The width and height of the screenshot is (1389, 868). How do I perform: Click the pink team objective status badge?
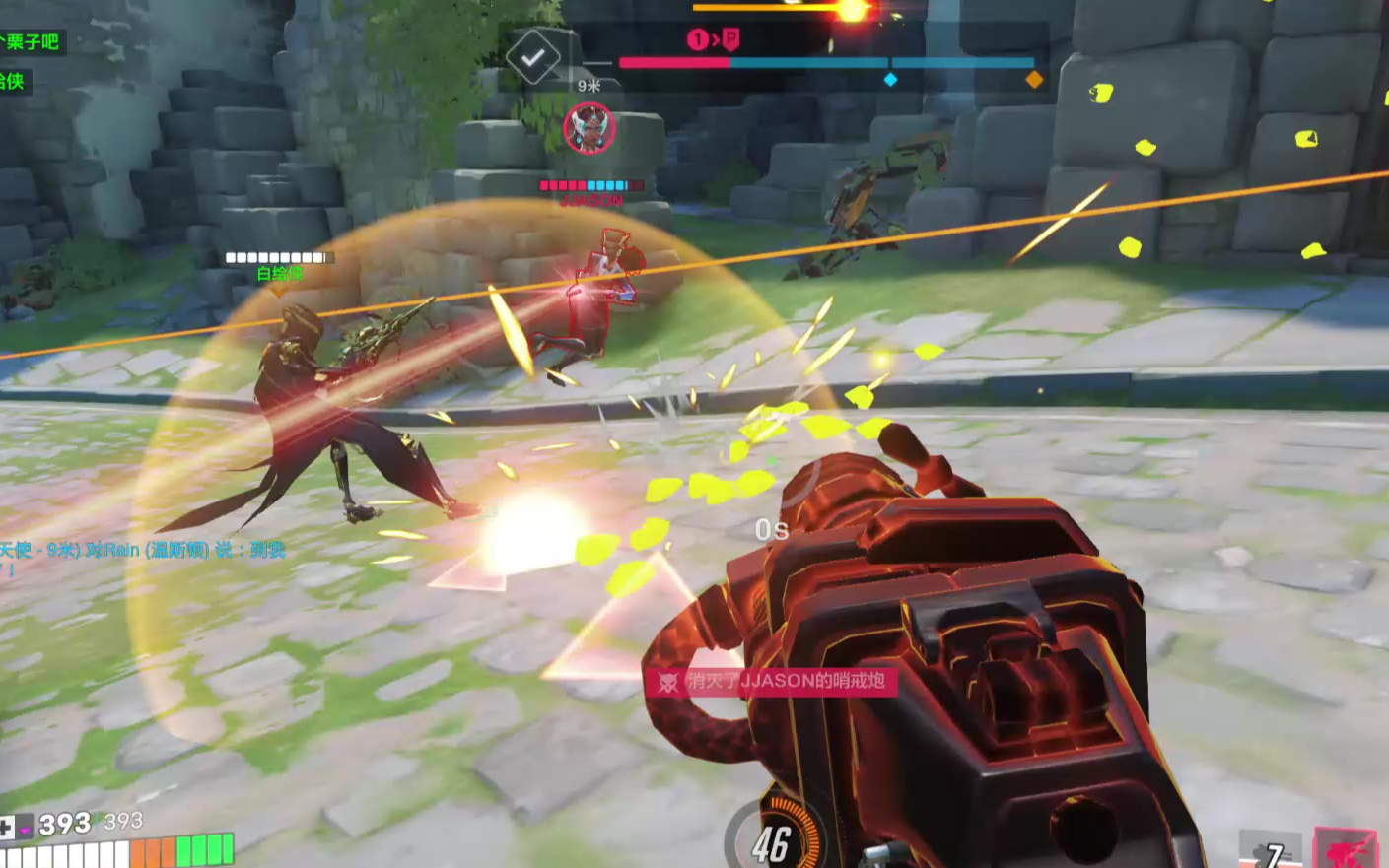click(713, 39)
